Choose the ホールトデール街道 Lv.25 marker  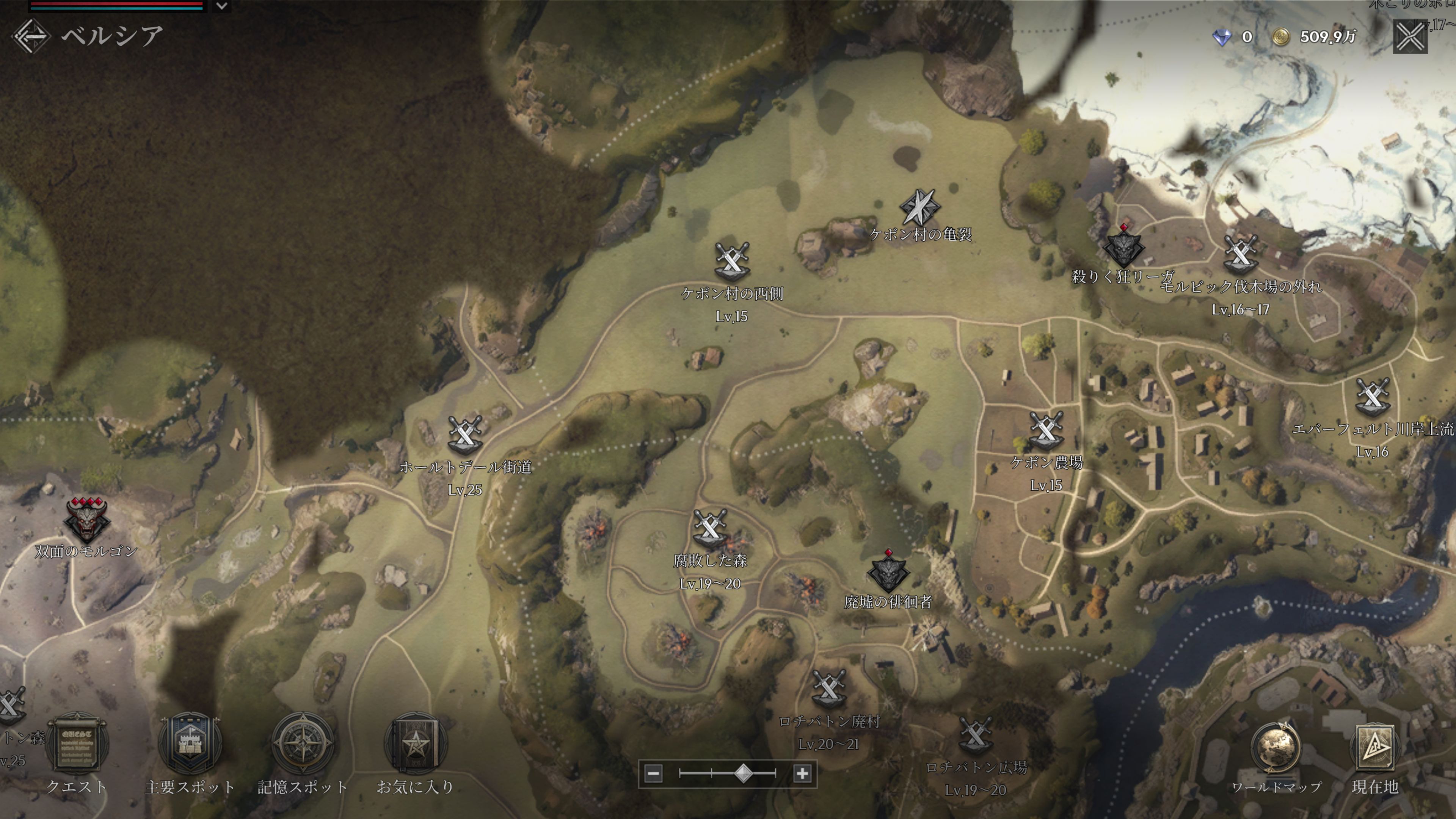464,435
